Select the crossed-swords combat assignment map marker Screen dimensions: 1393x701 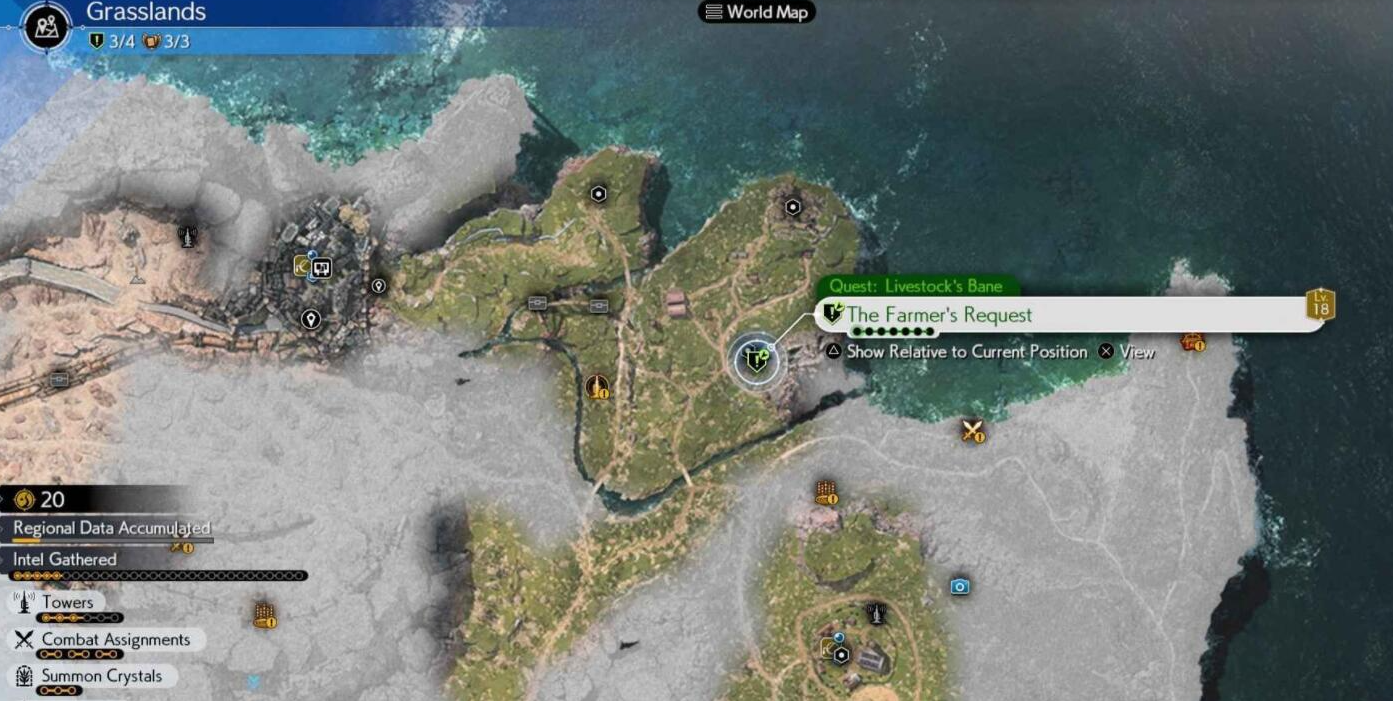pyautogui.click(x=972, y=431)
